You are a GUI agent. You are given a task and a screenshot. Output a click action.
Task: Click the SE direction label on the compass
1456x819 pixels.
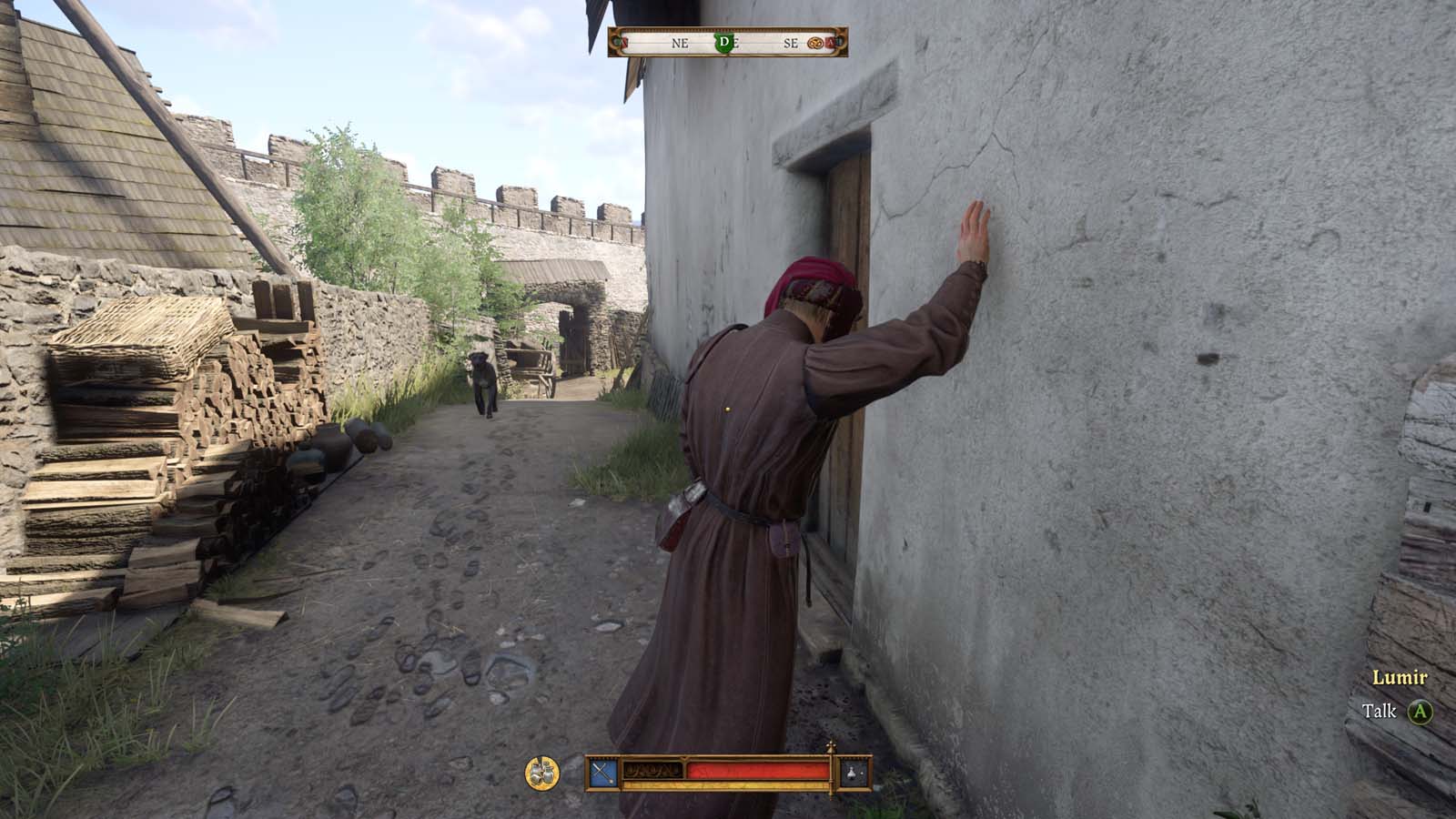[x=792, y=43]
